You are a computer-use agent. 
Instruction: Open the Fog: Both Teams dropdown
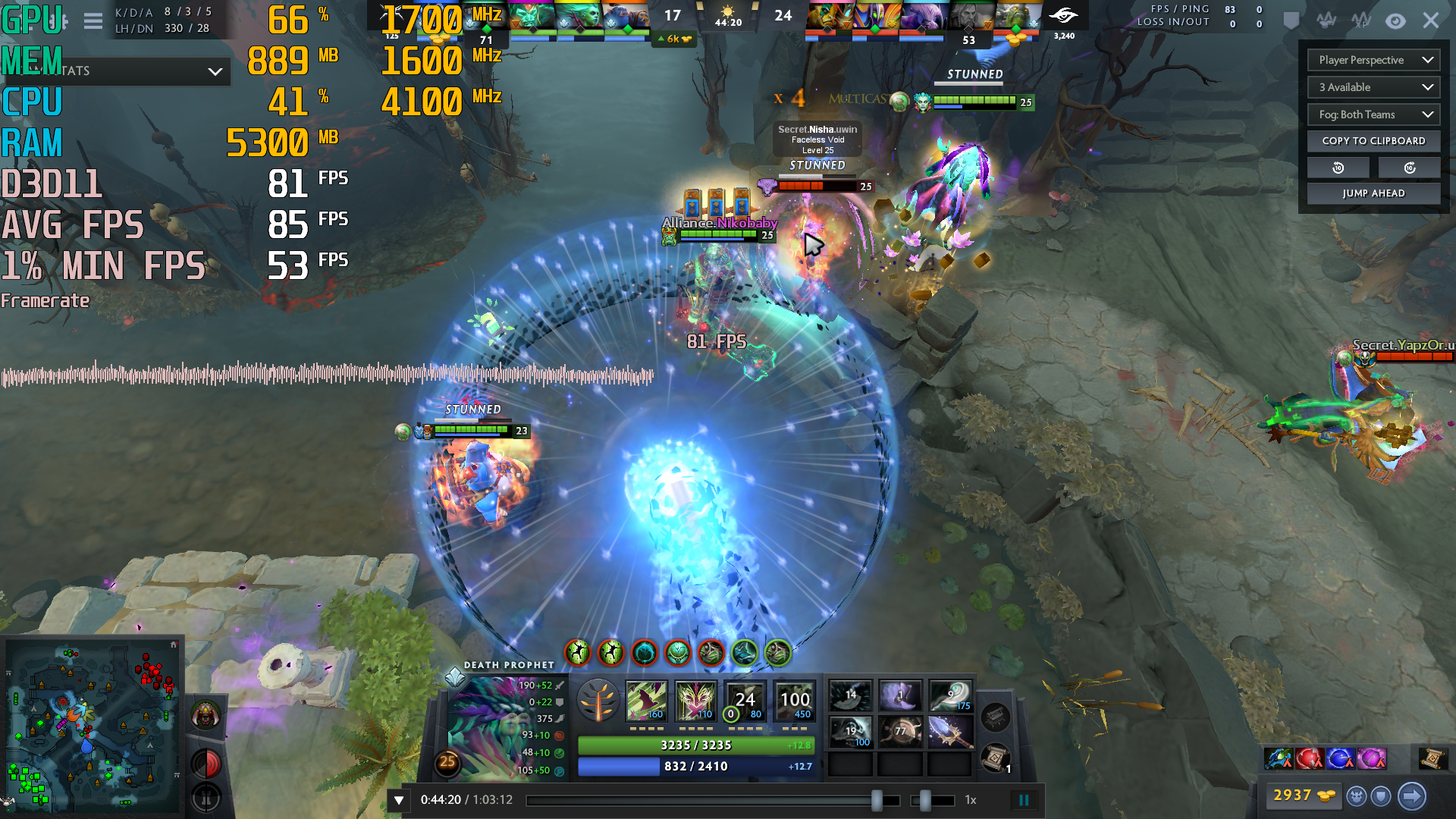point(1373,115)
